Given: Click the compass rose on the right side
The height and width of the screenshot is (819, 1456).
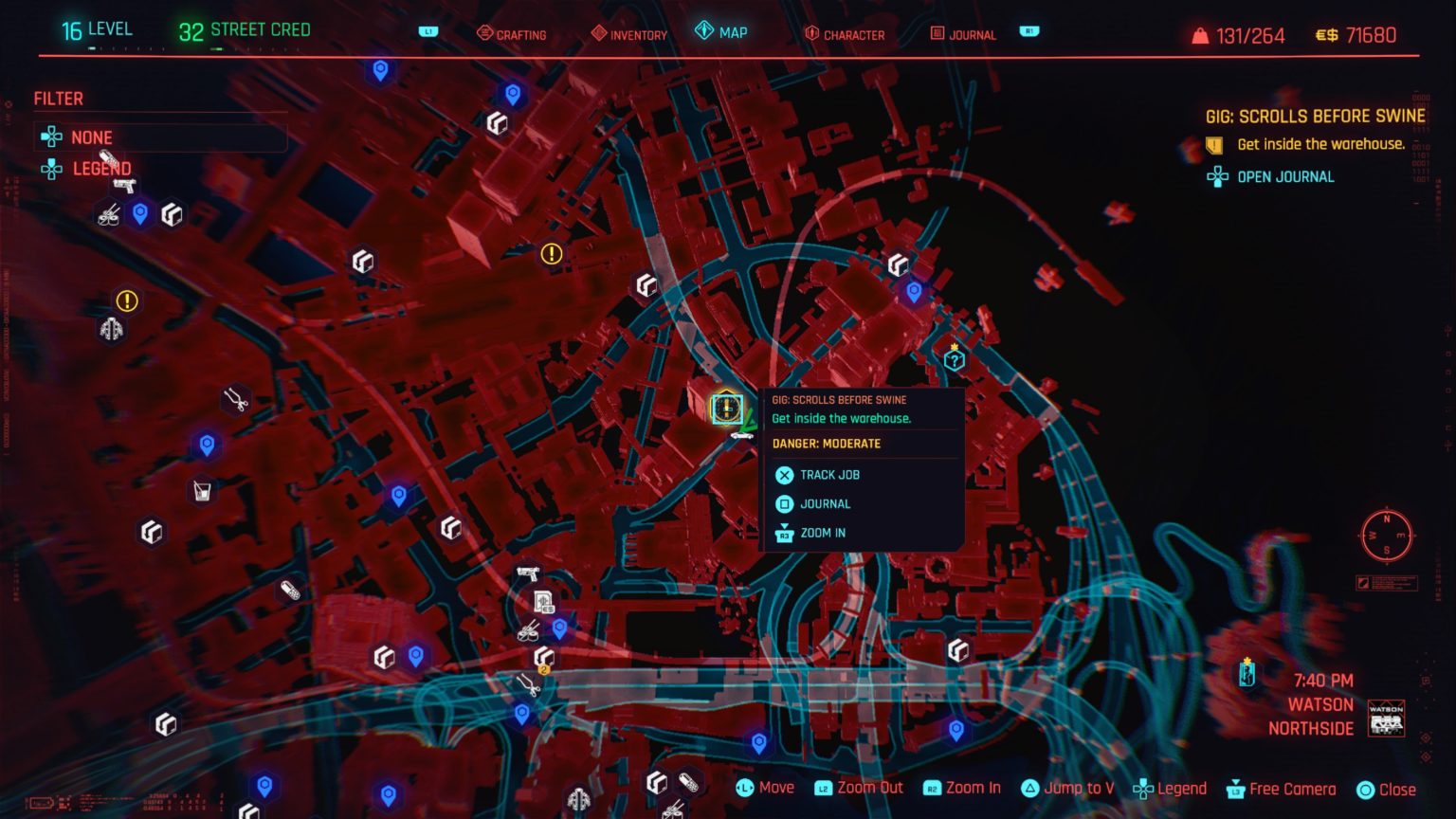Looking at the screenshot, I should click(x=1387, y=536).
